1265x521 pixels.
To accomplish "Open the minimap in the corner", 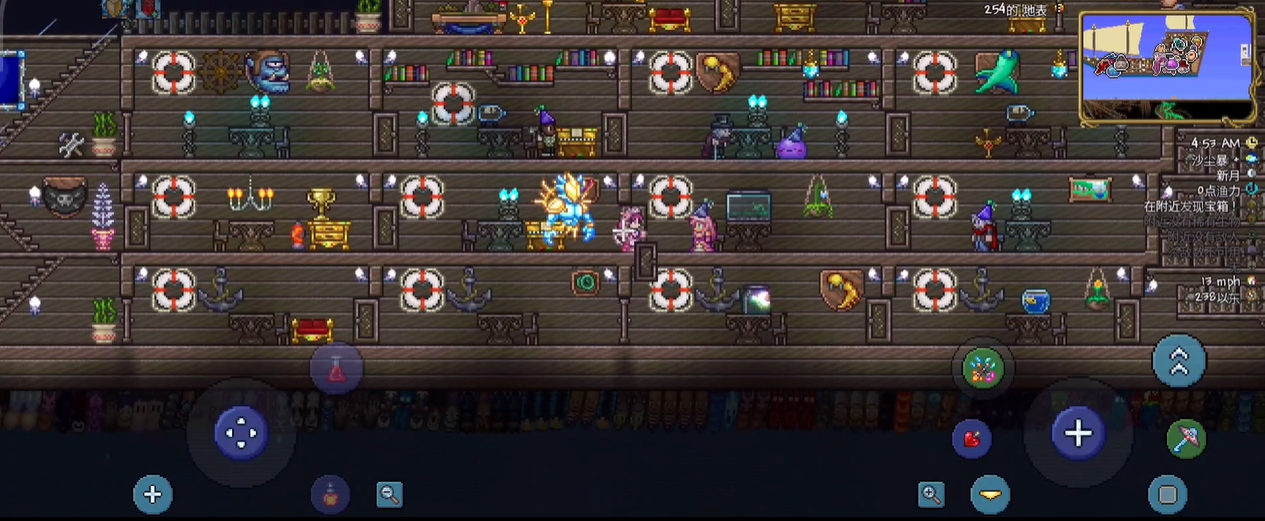I will [x=1167, y=68].
